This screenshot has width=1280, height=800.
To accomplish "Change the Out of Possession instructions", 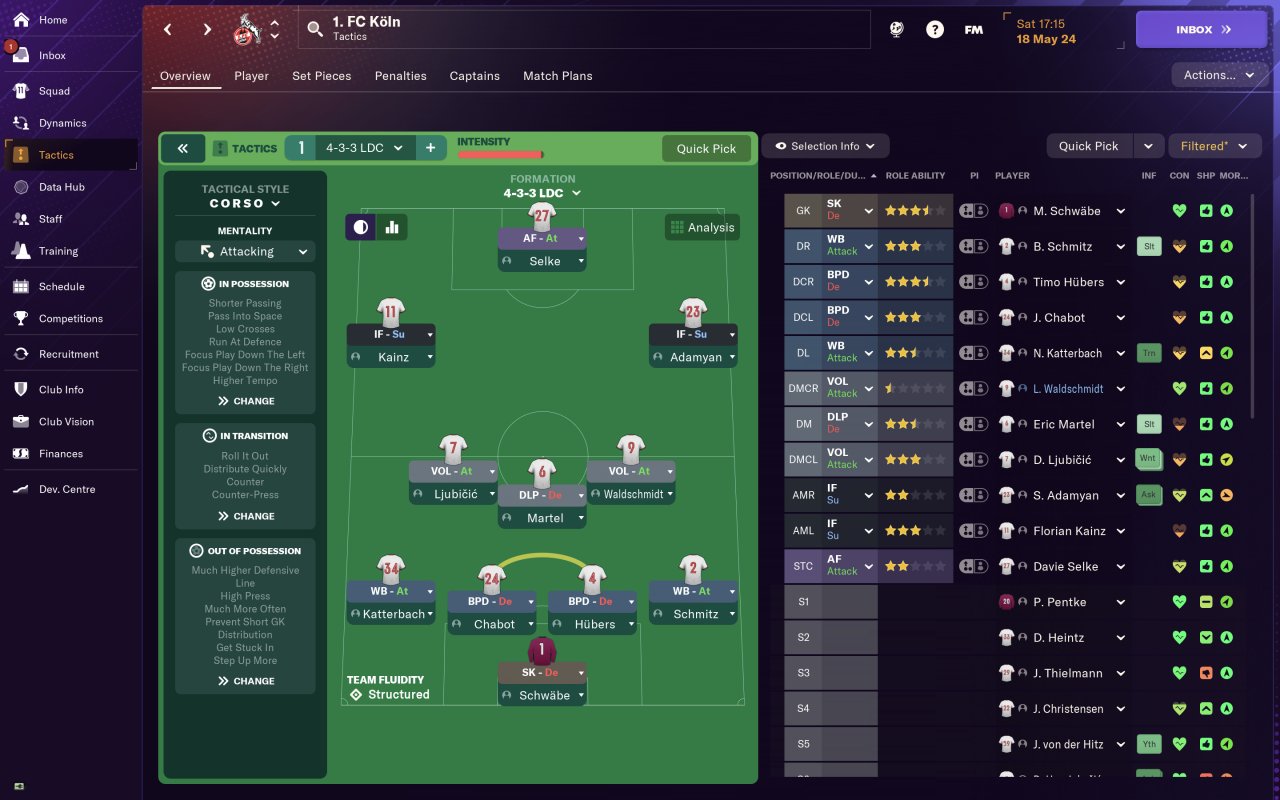I will (245, 681).
